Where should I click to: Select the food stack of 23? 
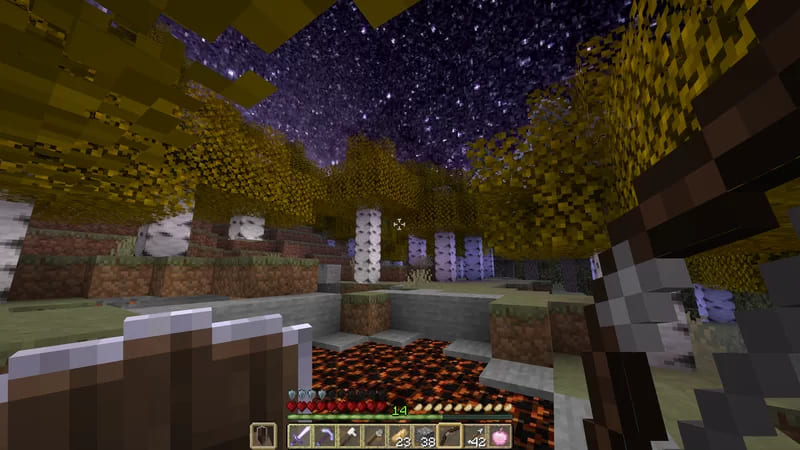pyautogui.click(x=400, y=435)
